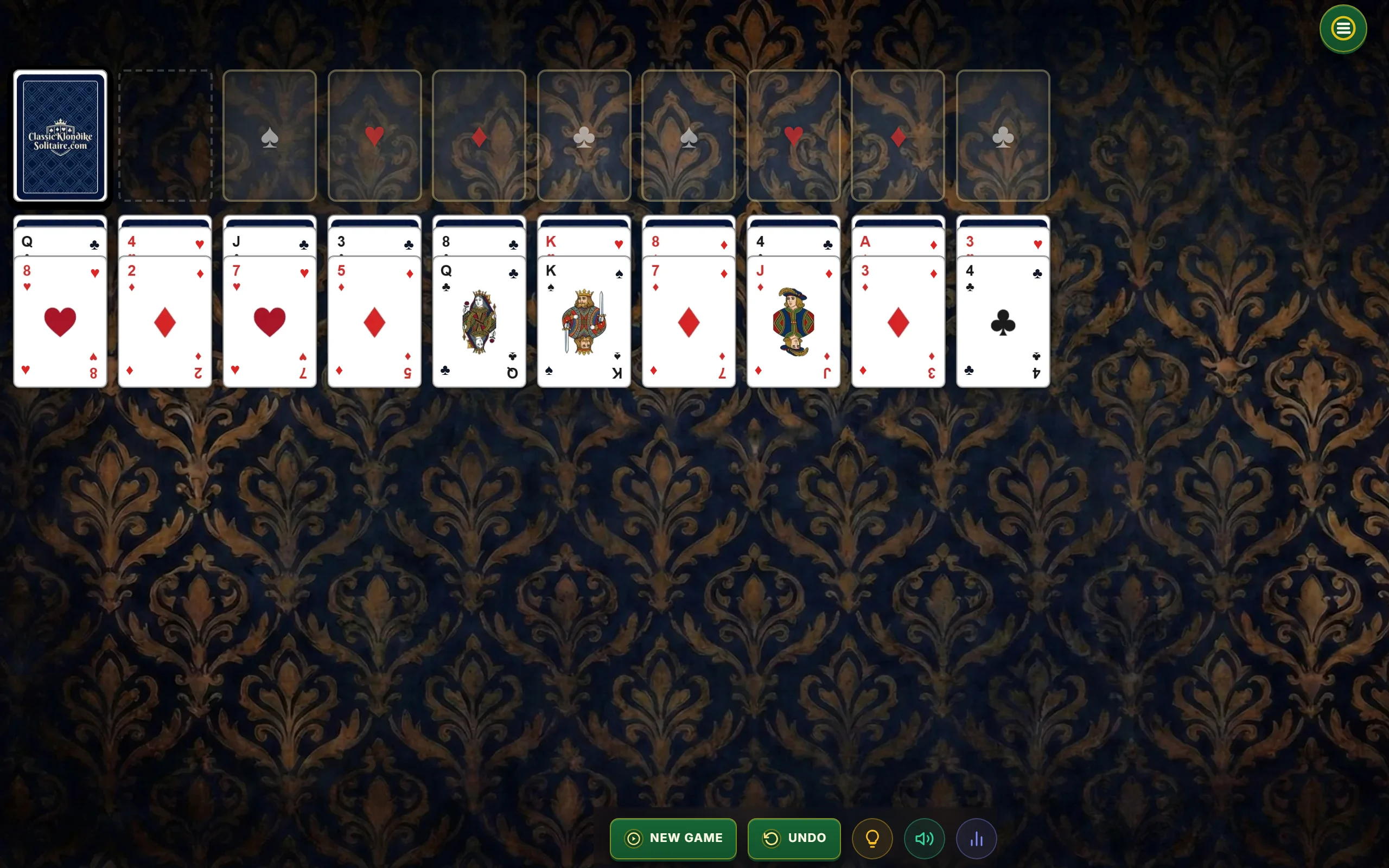
Task: Start a NEW GAME
Action: (673, 838)
